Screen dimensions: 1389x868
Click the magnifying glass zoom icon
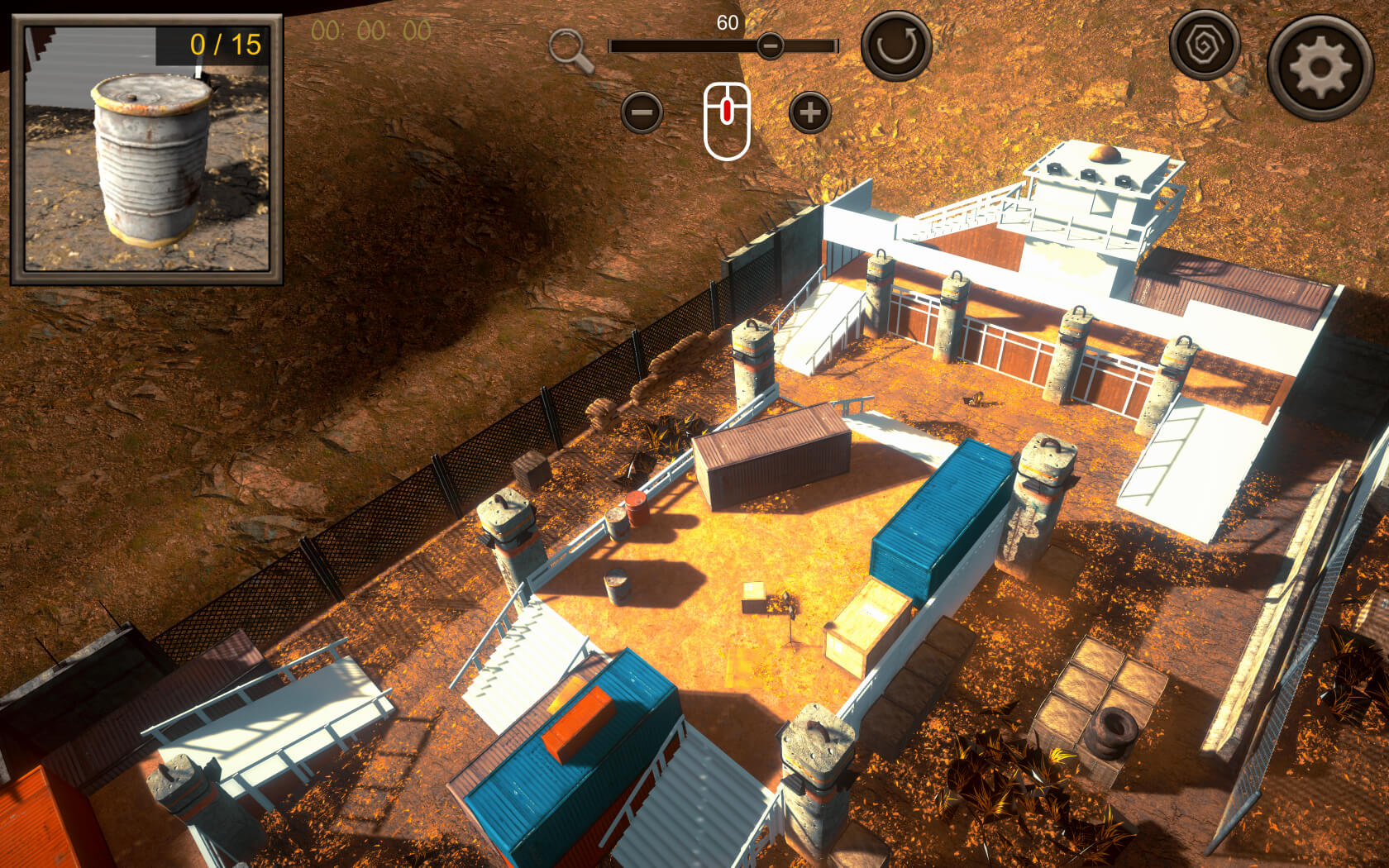pyautogui.click(x=570, y=50)
